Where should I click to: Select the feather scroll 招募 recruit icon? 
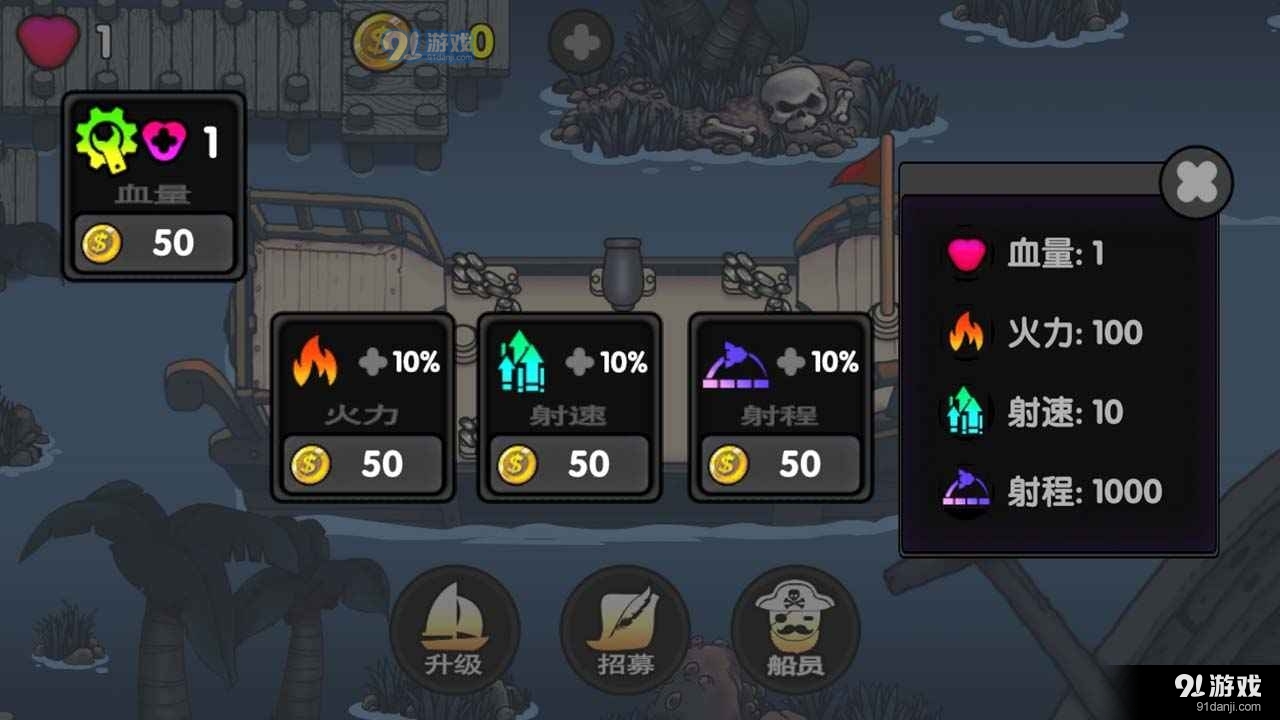[x=623, y=620]
